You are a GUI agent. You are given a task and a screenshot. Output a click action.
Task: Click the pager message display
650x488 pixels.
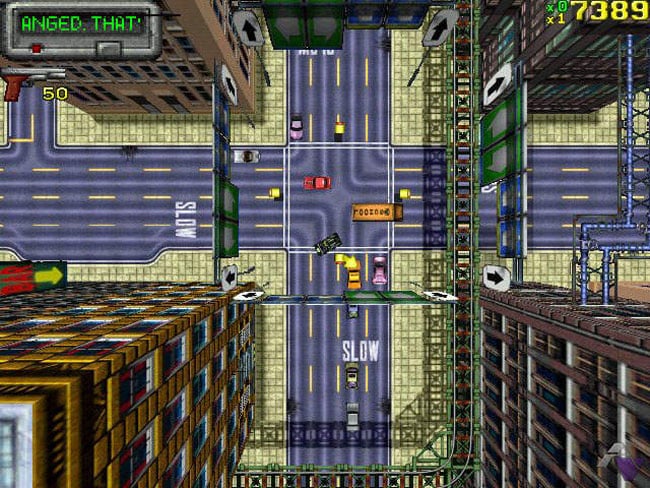coord(82,24)
